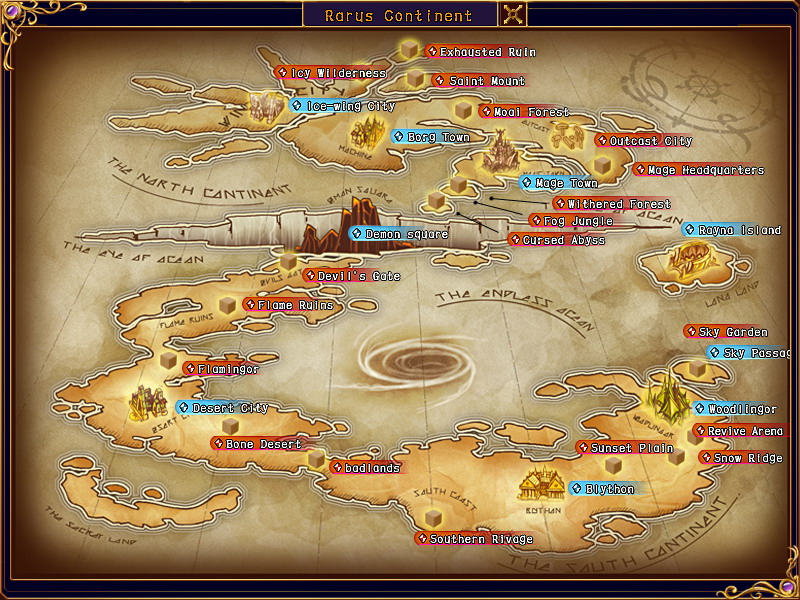Close the Rarus Continent map window
The image size is (800, 600).
click(513, 15)
